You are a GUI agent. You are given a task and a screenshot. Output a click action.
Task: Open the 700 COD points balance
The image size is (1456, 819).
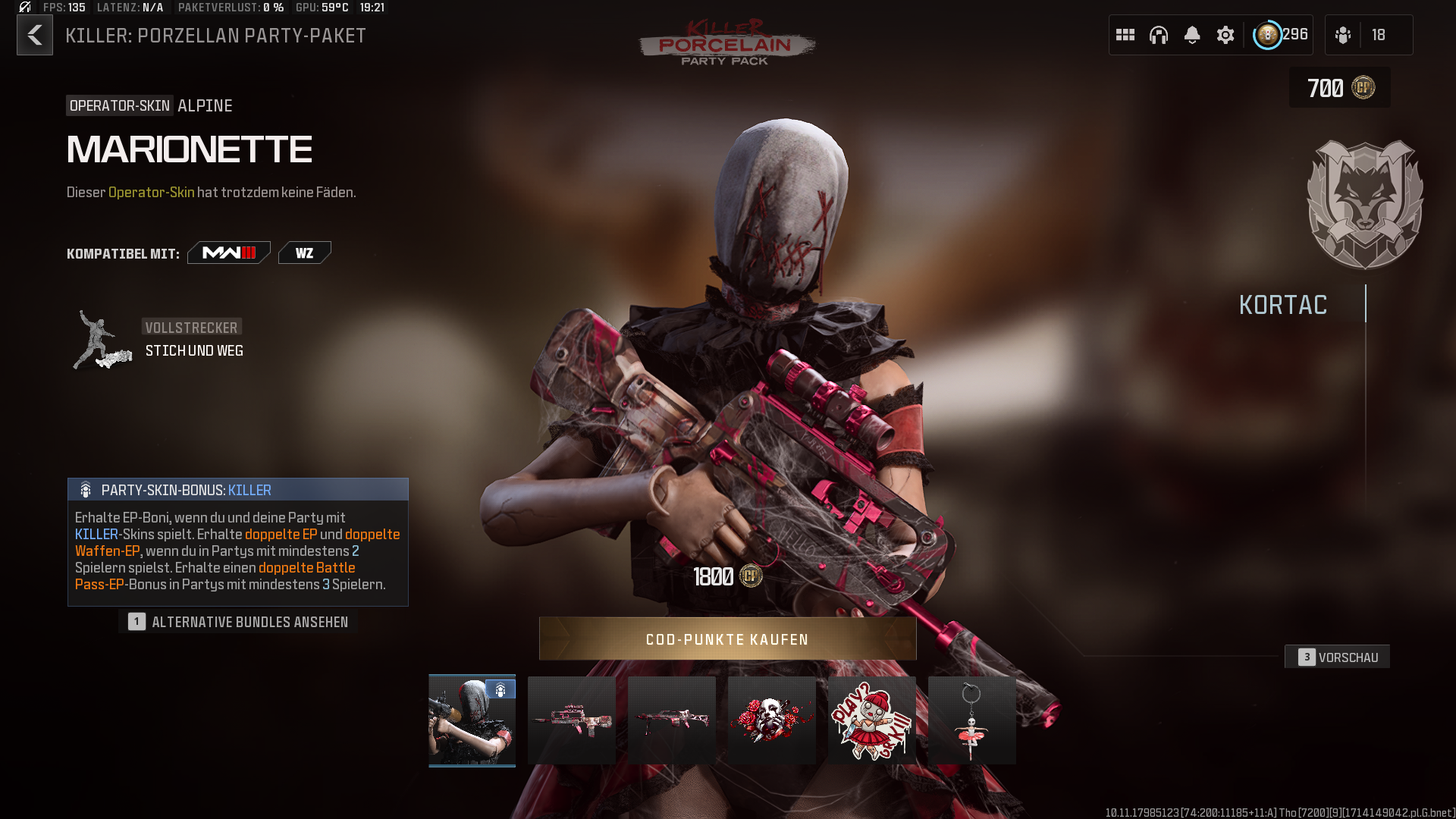[x=1340, y=88]
